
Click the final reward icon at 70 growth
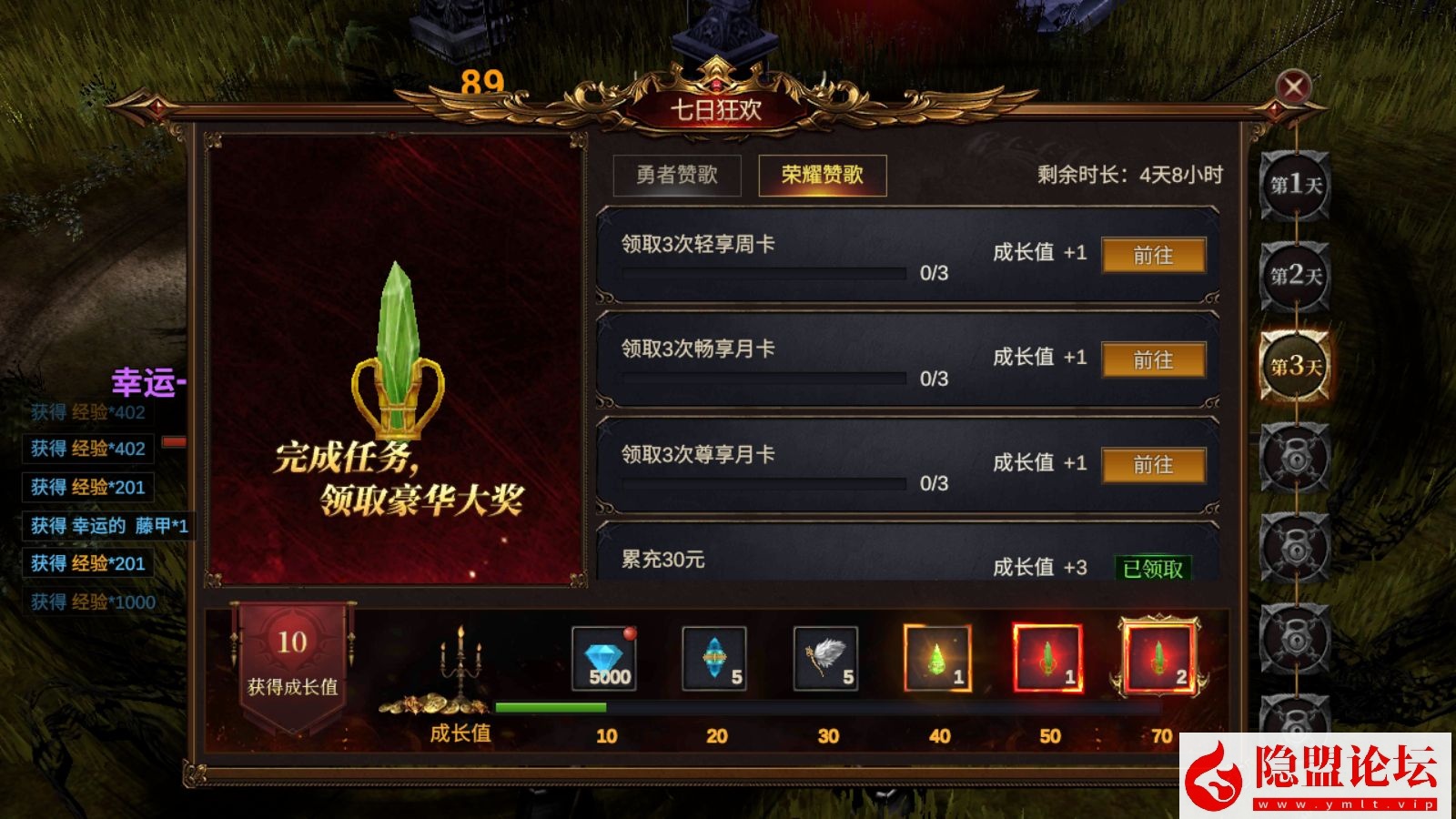pyautogui.click(x=1158, y=658)
